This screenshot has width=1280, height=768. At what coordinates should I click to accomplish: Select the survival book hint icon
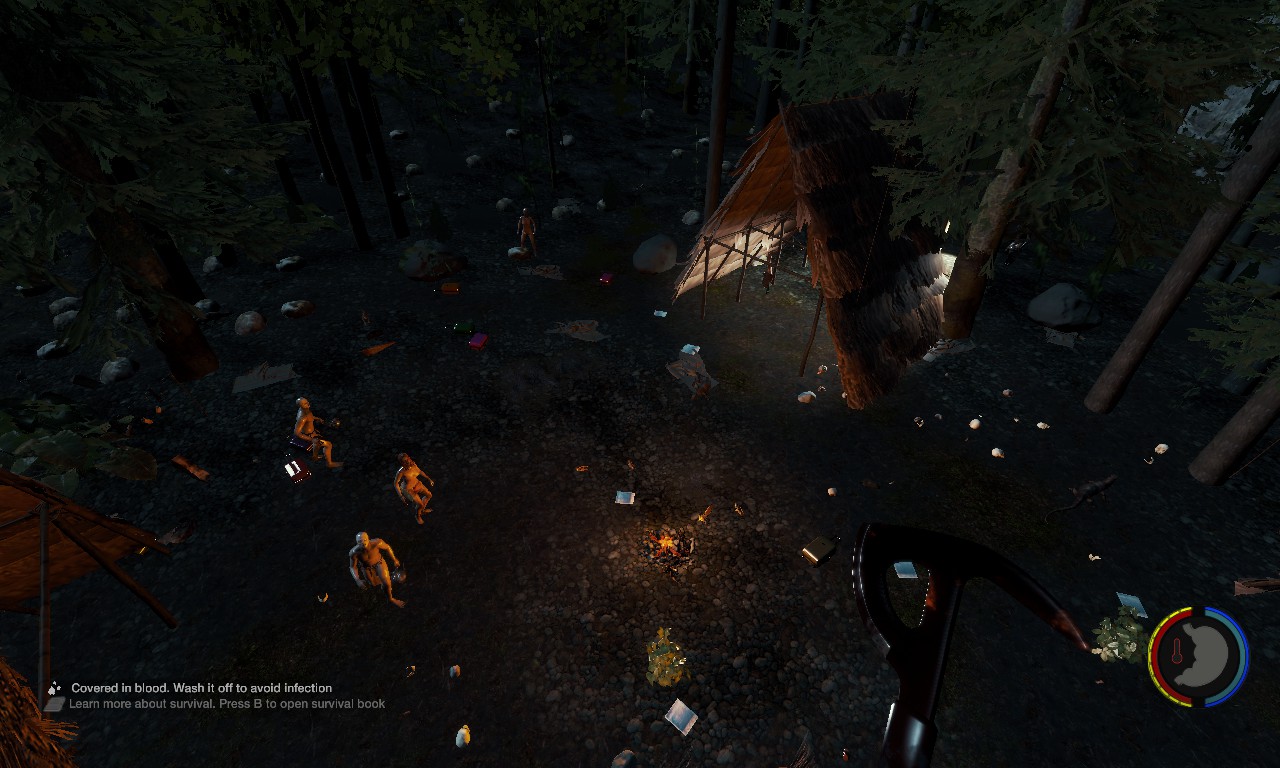(x=54, y=704)
